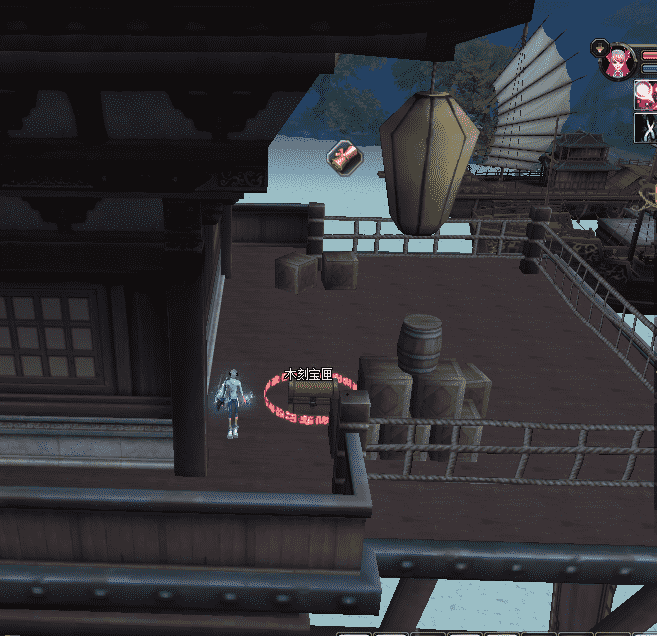Select the pink speech bubble icon
657x636 pixels.
tap(645, 95)
